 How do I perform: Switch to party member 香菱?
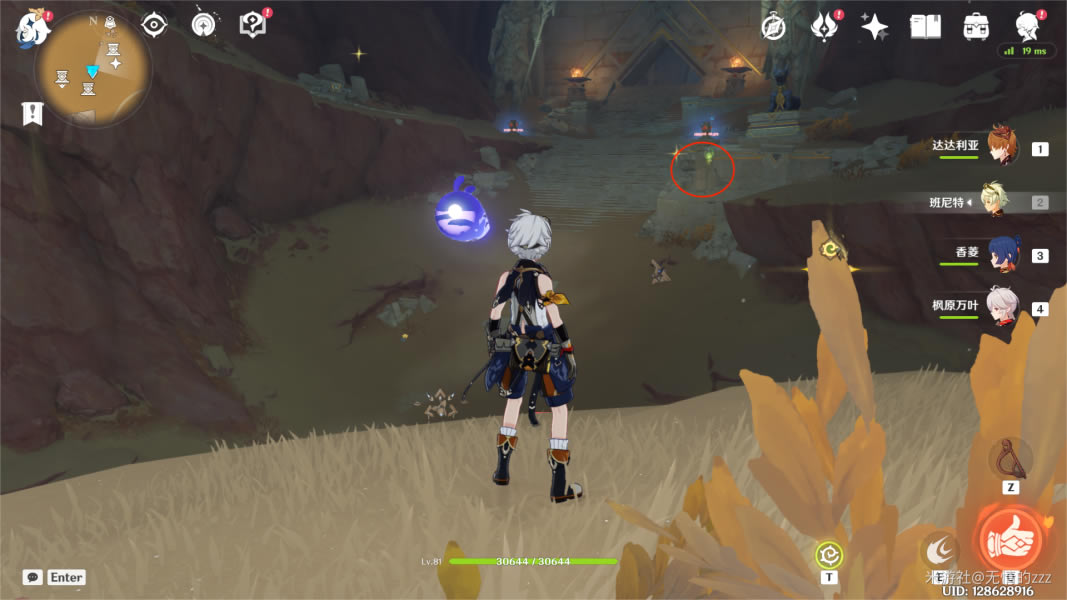(1002, 254)
